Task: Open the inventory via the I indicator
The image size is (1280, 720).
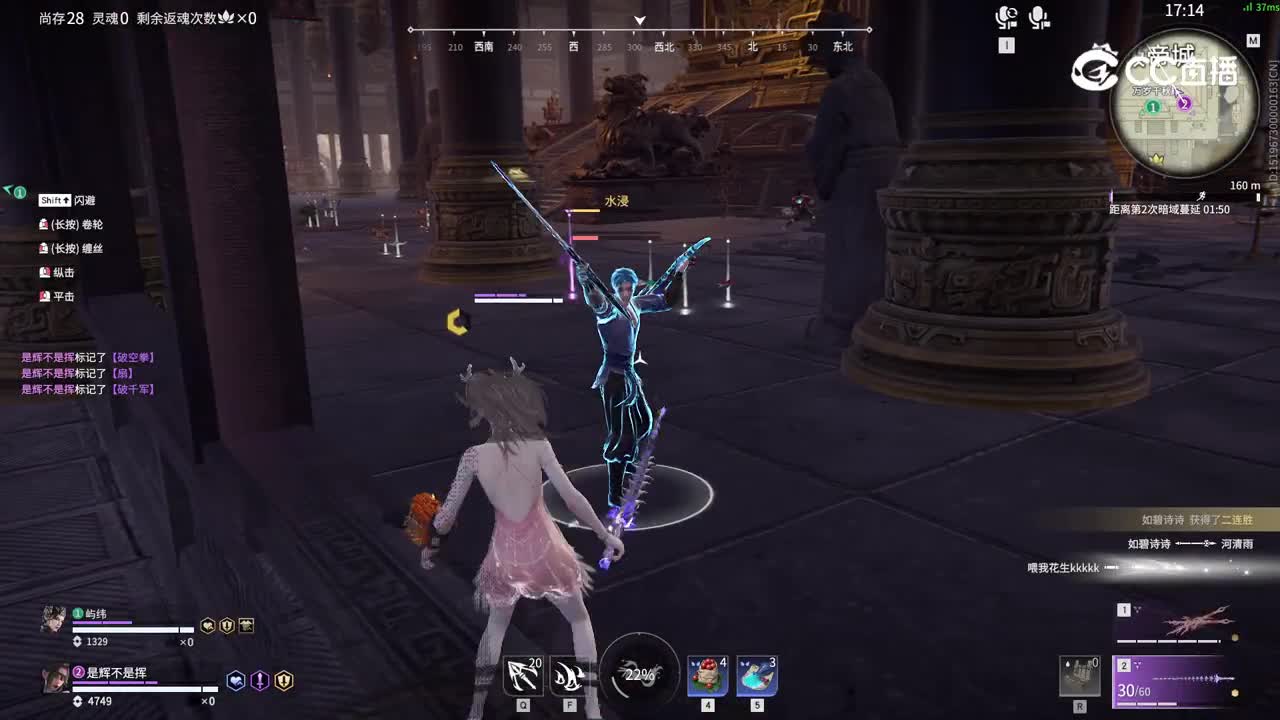Action: pos(1008,44)
